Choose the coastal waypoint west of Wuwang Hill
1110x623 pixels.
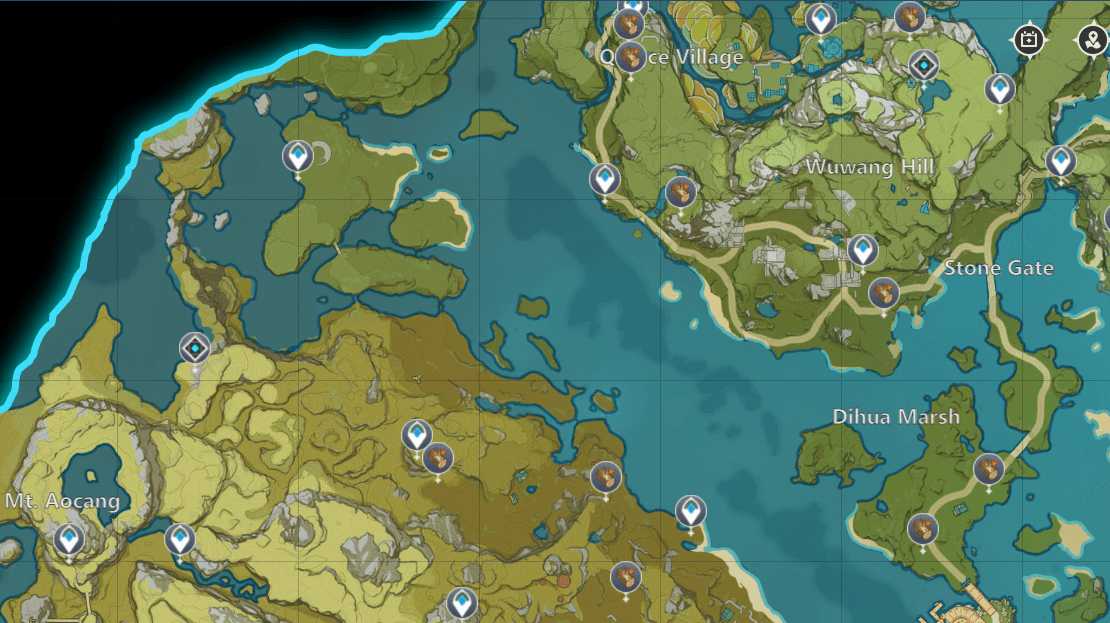click(x=604, y=180)
